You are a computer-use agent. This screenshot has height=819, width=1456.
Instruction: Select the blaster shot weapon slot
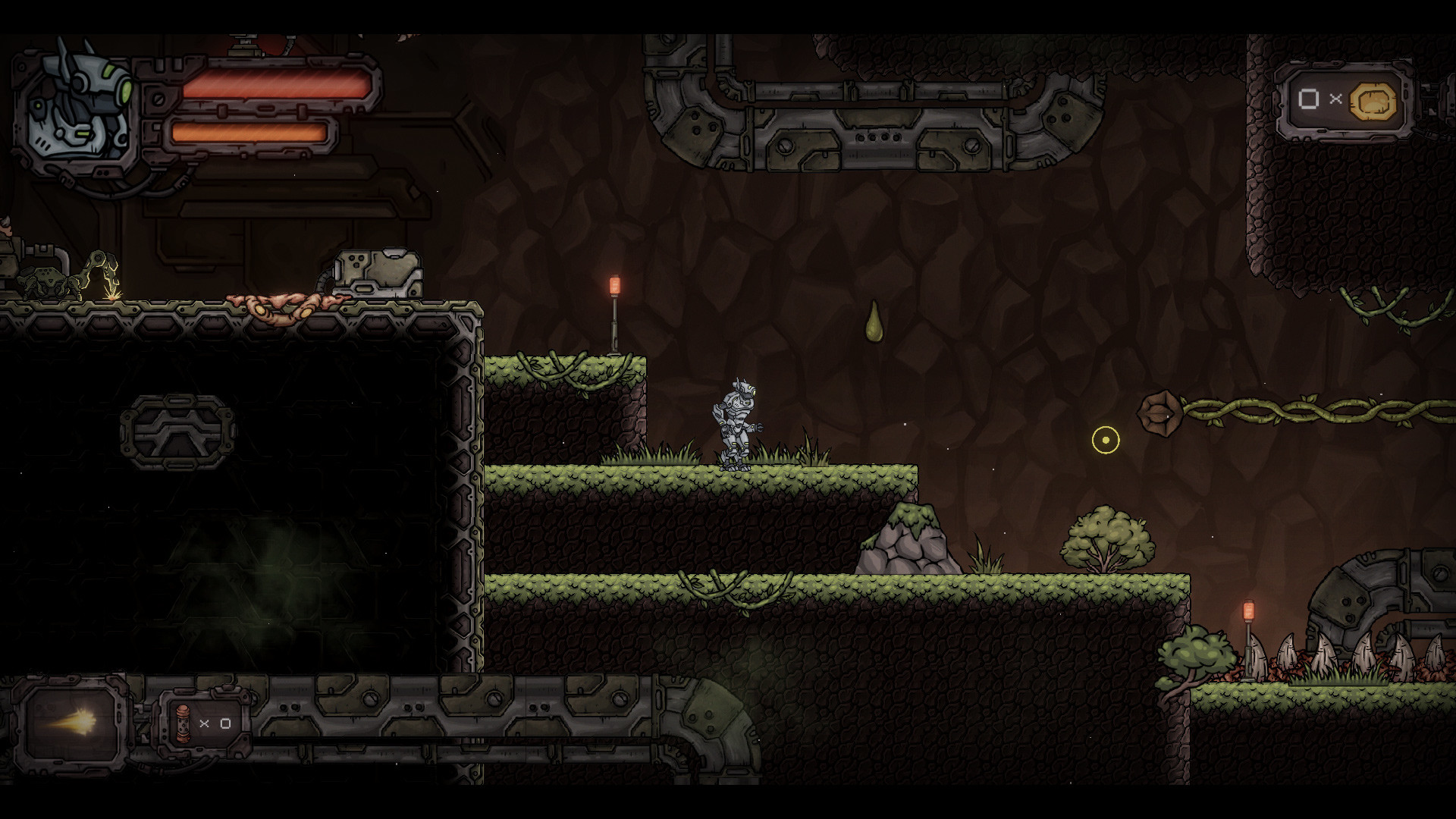pos(71,720)
